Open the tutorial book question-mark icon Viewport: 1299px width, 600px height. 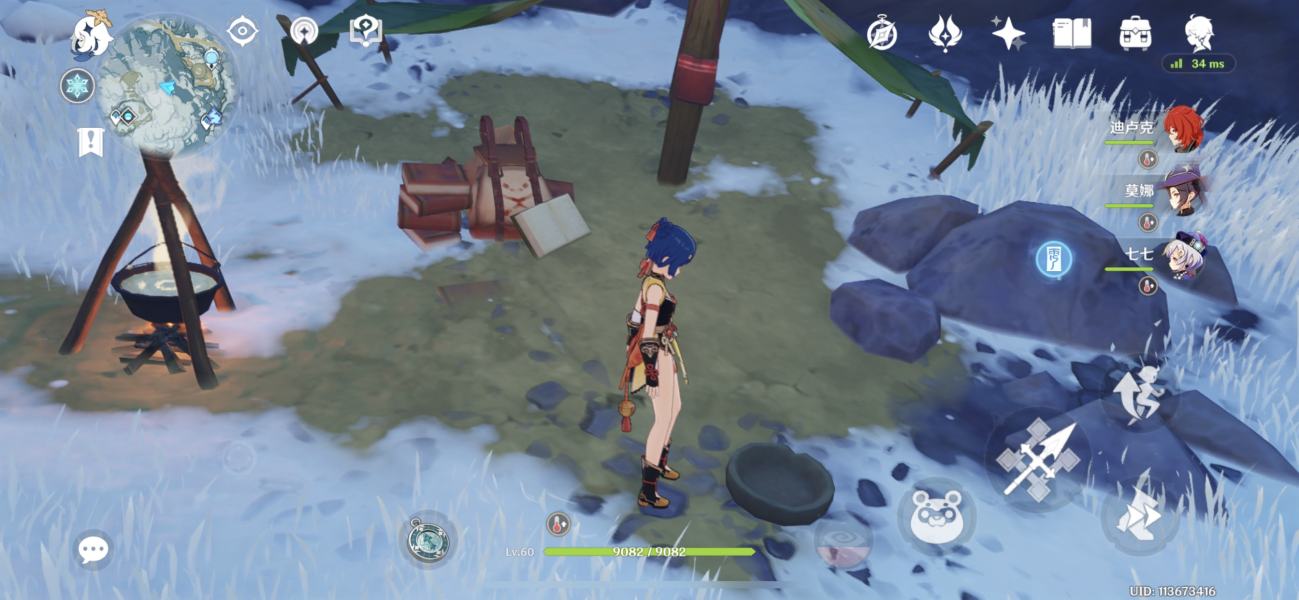coord(366,31)
